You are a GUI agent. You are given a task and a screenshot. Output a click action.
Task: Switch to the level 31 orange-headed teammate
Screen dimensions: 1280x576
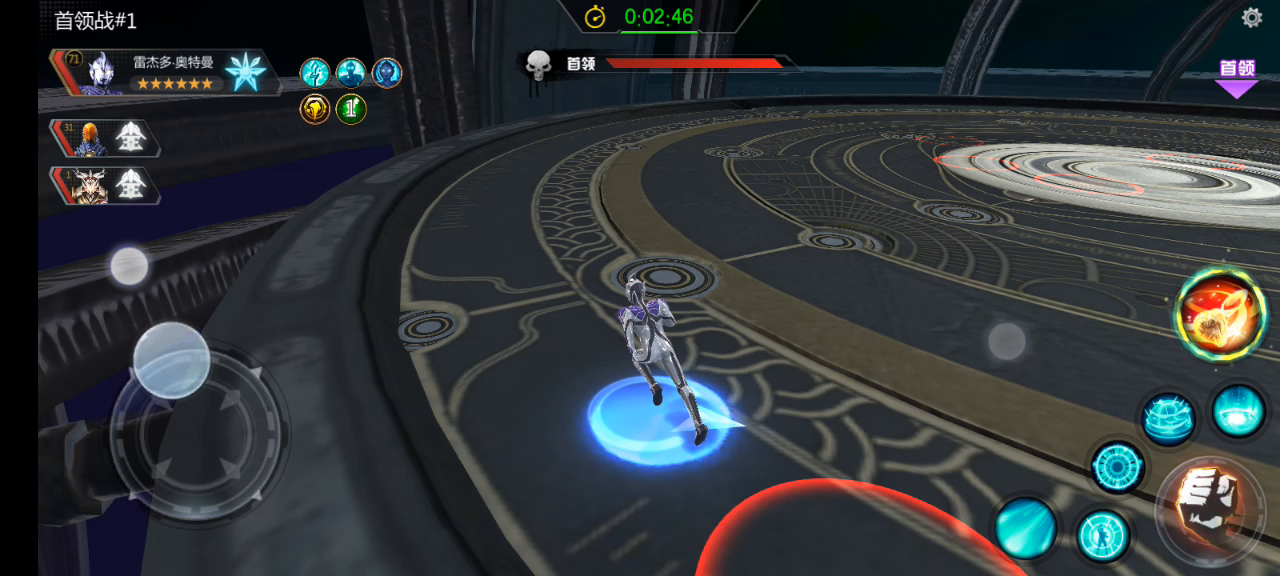(x=105, y=138)
